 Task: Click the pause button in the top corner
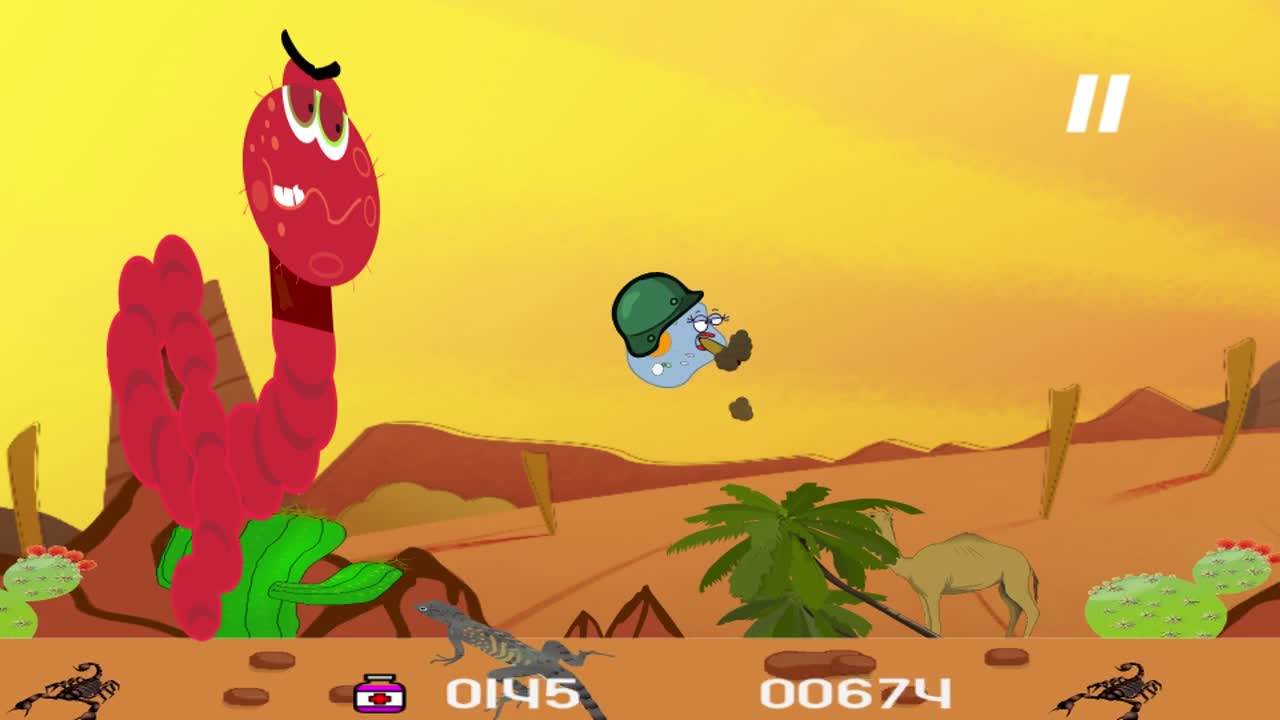click(x=1100, y=100)
